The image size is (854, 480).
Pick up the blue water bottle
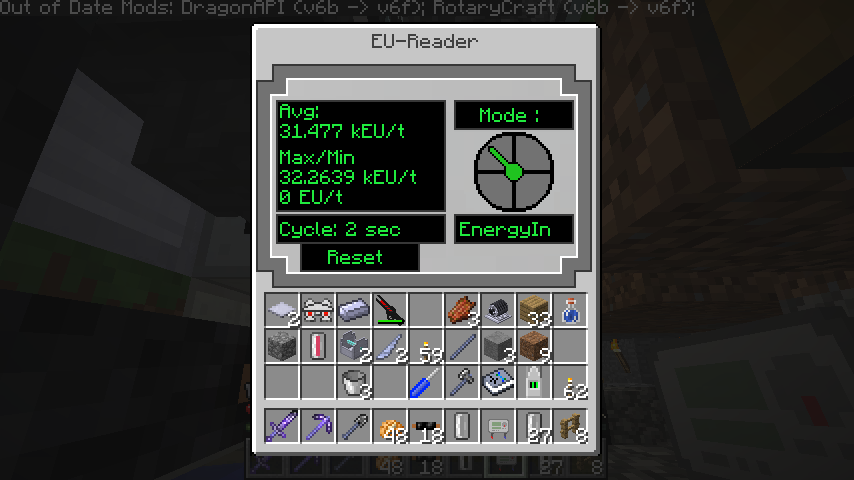pos(570,310)
